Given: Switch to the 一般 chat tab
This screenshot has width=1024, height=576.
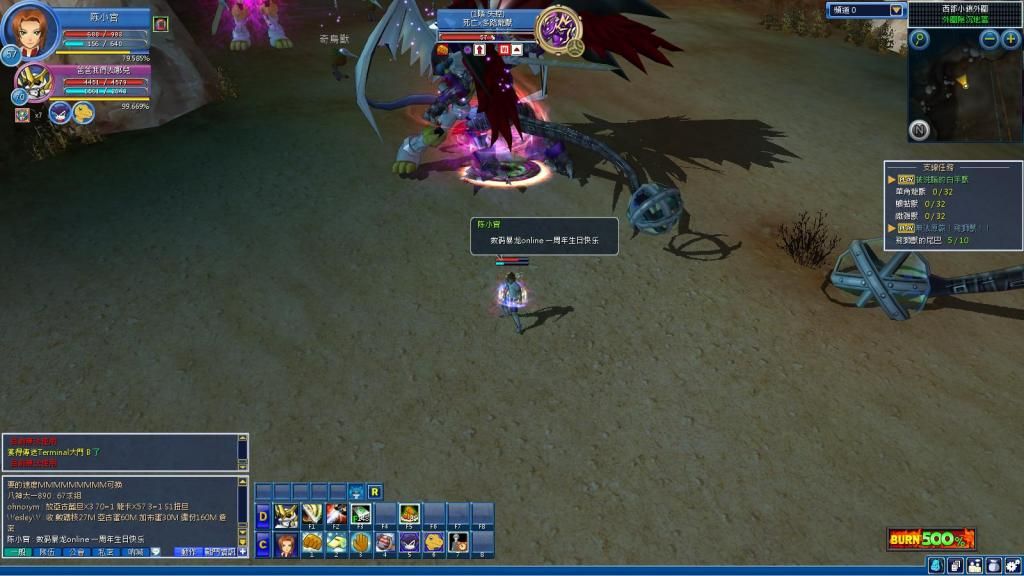Looking at the screenshot, I should [17, 552].
